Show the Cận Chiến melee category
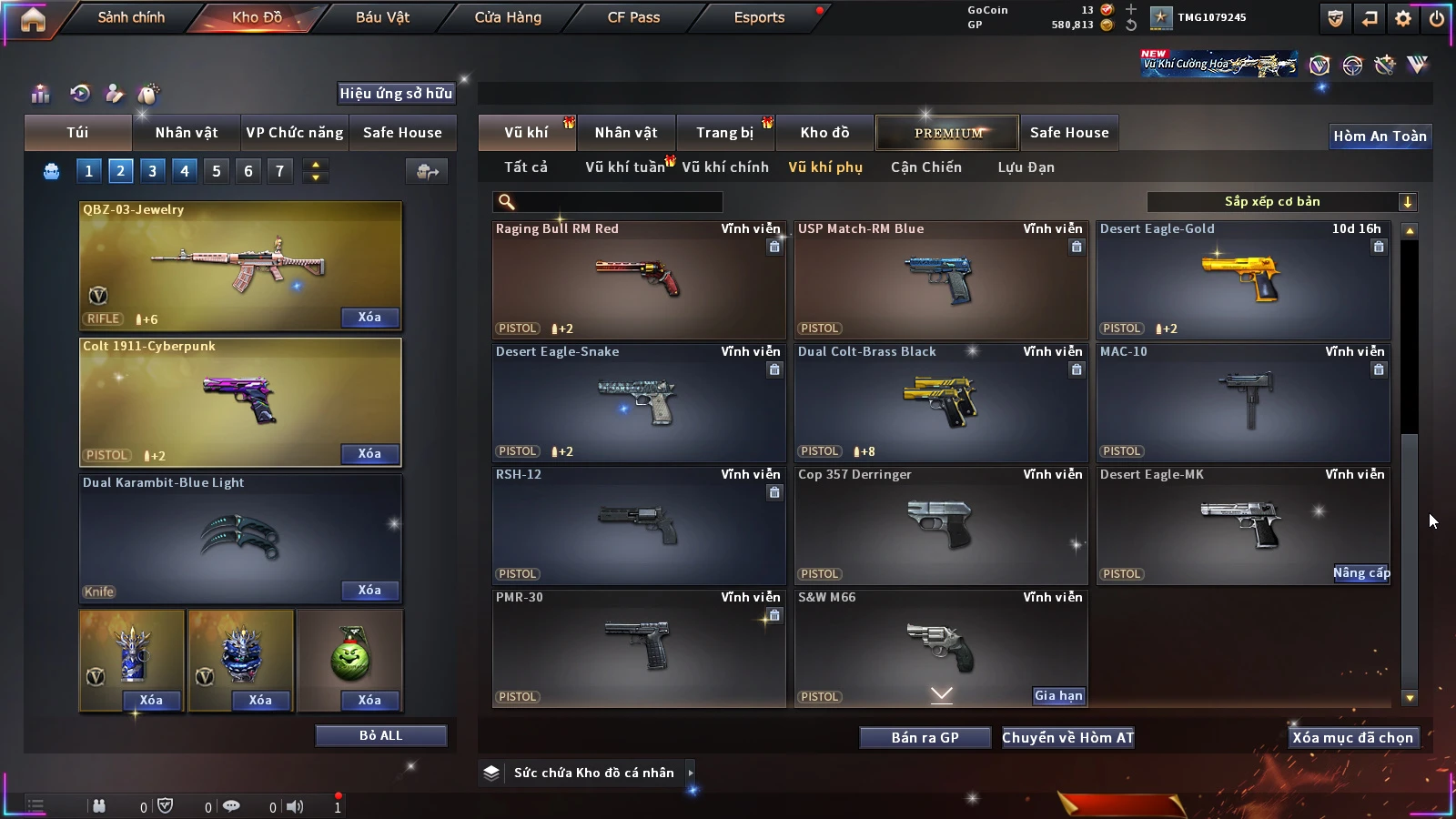The width and height of the screenshot is (1456, 819). (925, 167)
